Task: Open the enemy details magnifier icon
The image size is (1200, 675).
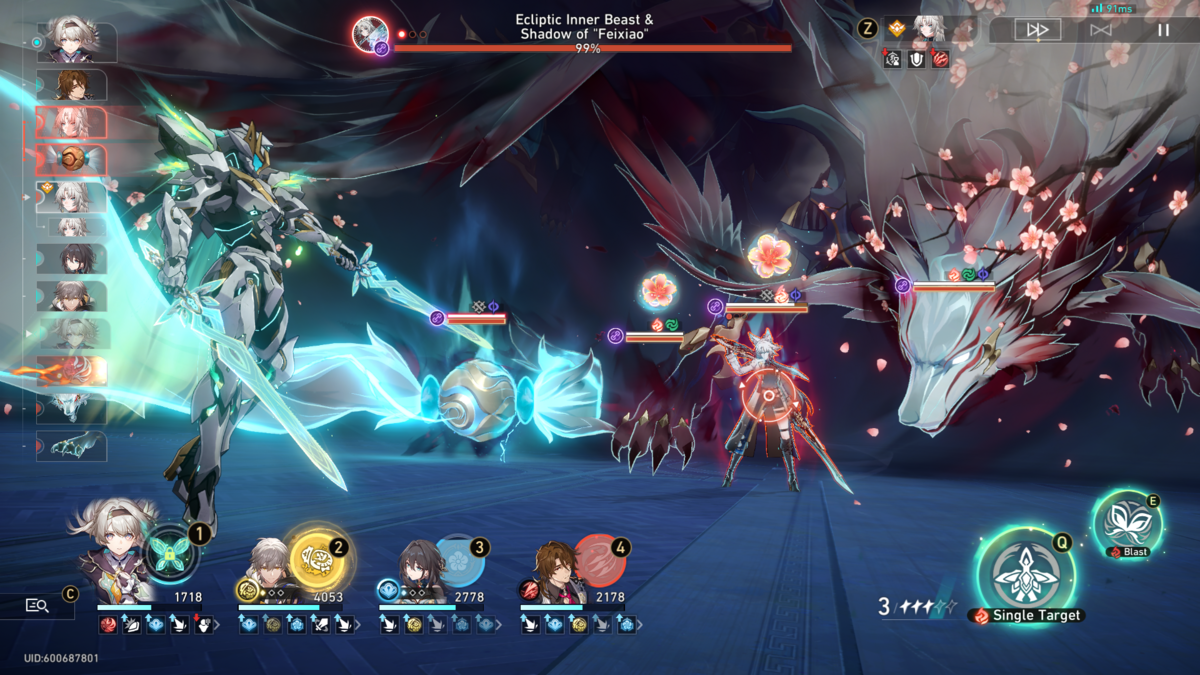Action: click(37, 605)
